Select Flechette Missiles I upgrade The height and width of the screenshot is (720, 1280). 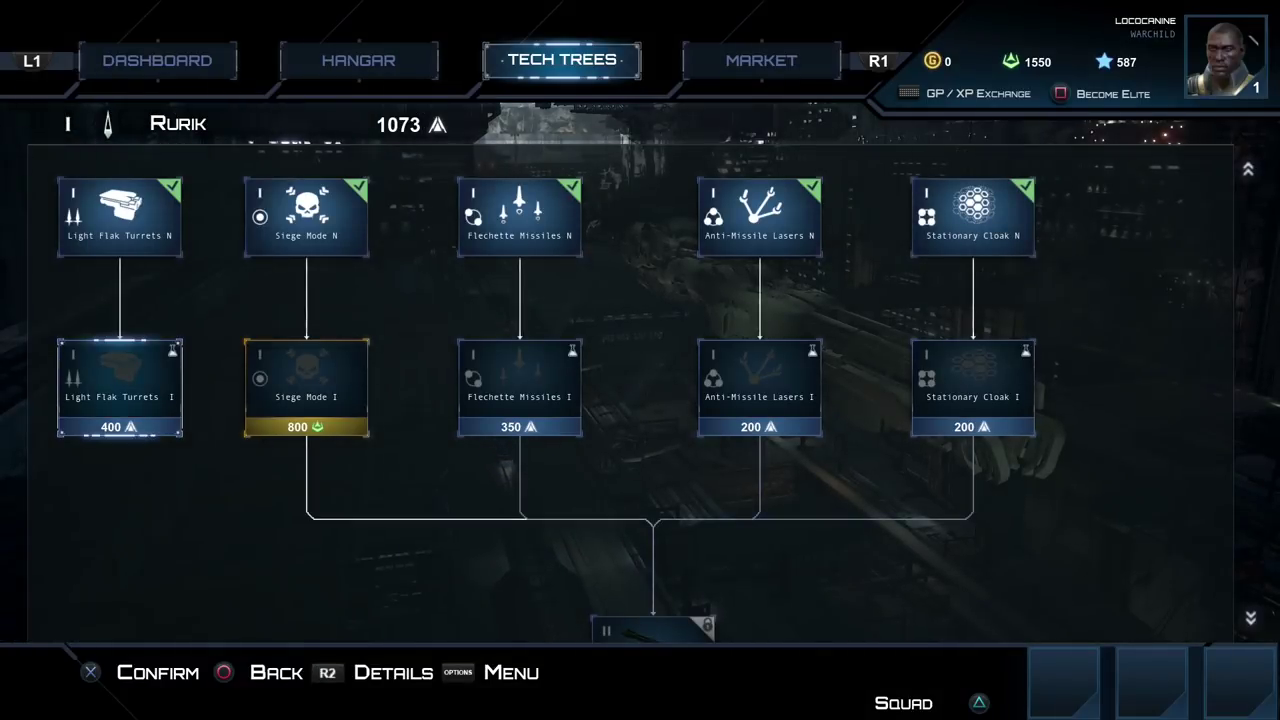point(520,388)
